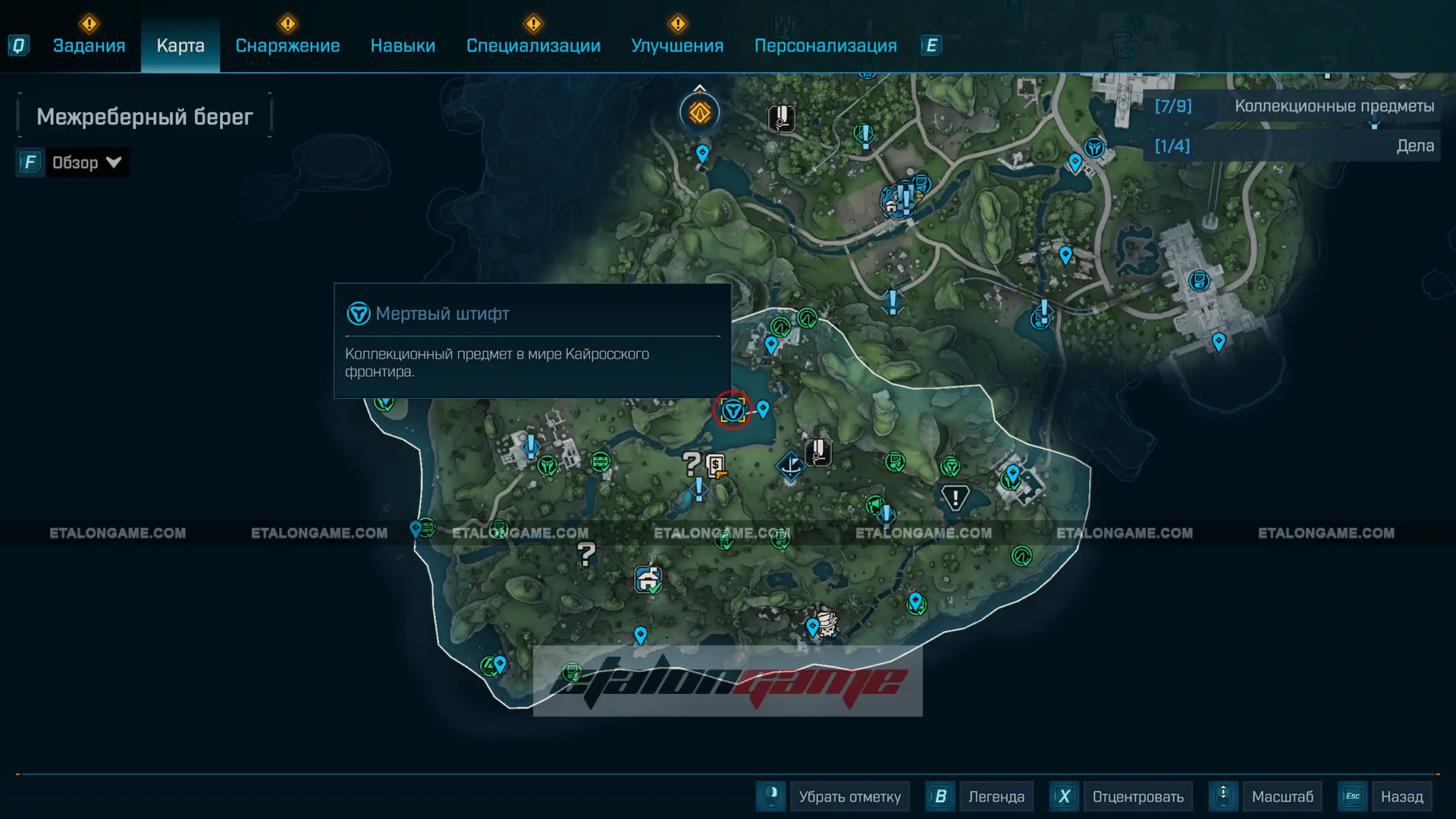The width and height of the screenshot is (1456, 819).
Task: Select the blue diamond fast-travel marker
Action: pyautogui.click(x=790, y=464)
